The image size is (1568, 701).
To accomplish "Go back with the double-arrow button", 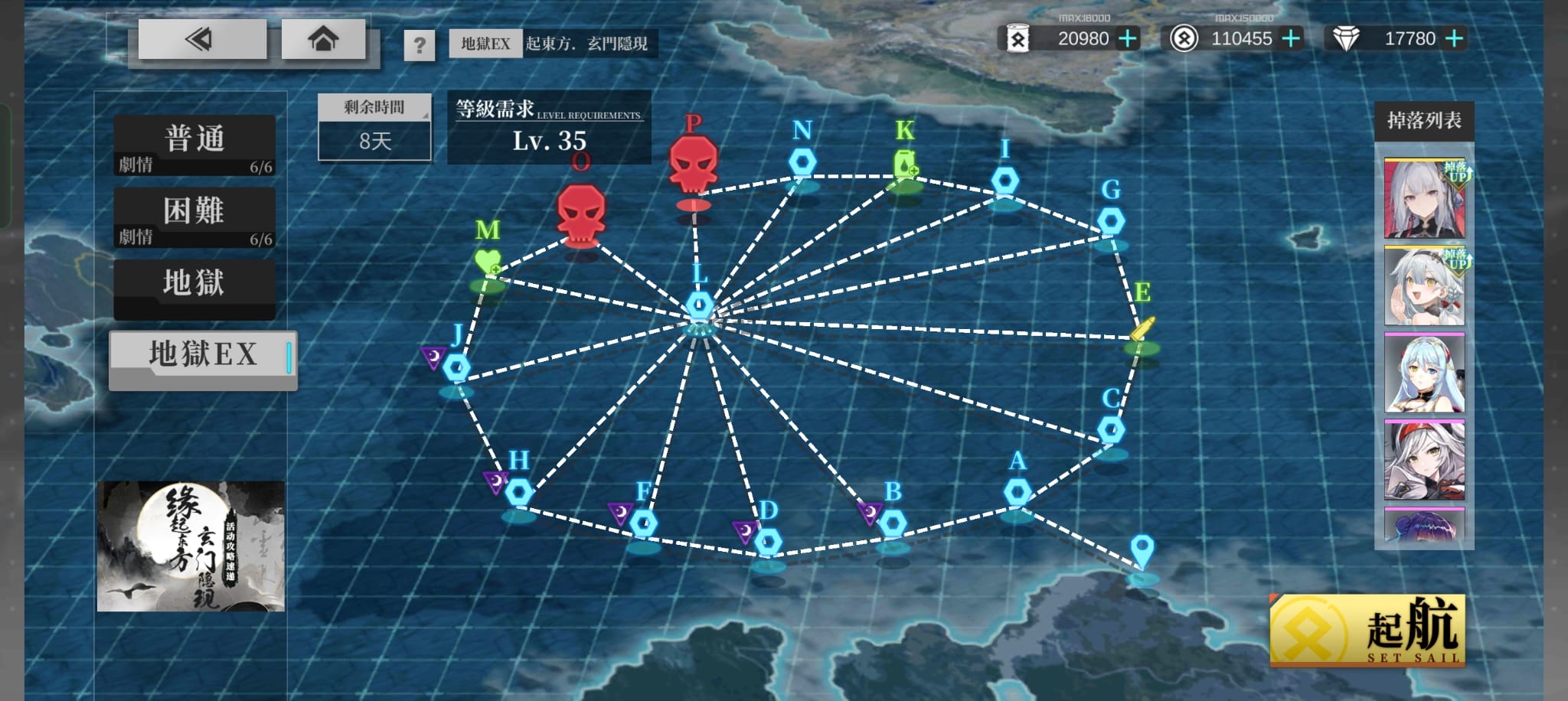I will pos(201,38).
